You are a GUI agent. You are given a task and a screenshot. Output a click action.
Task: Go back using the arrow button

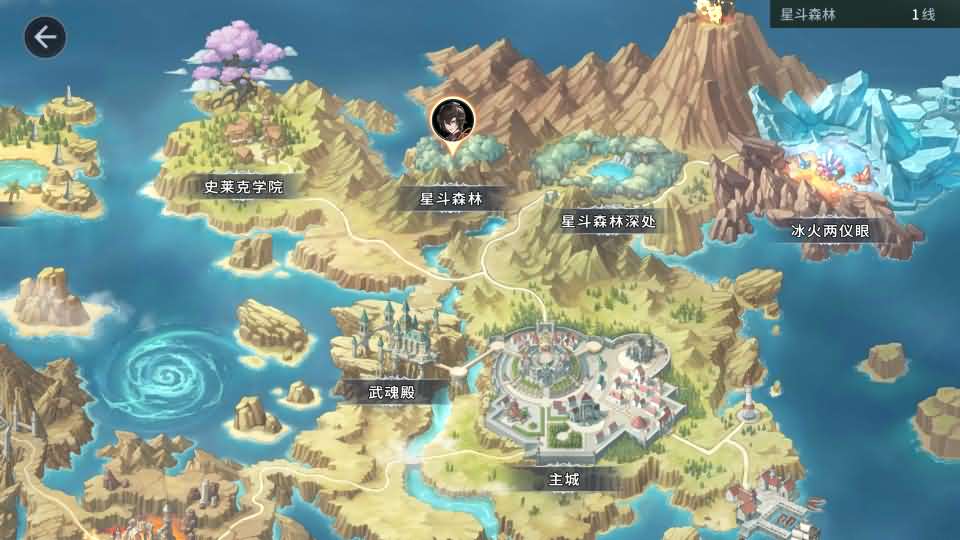tap(45, 38)
